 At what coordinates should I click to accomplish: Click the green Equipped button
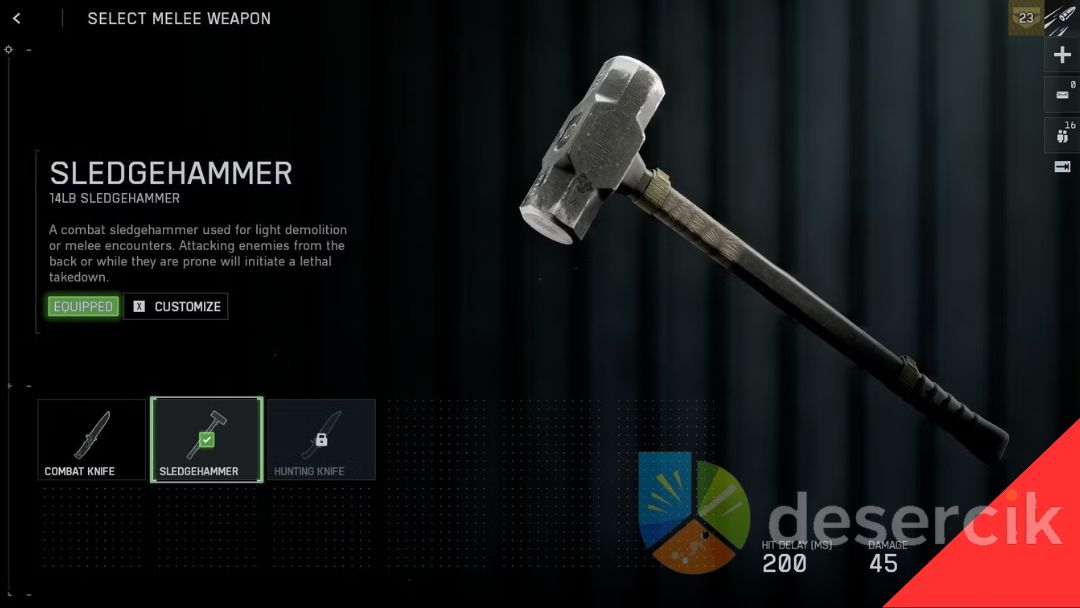tap(83, 306)
